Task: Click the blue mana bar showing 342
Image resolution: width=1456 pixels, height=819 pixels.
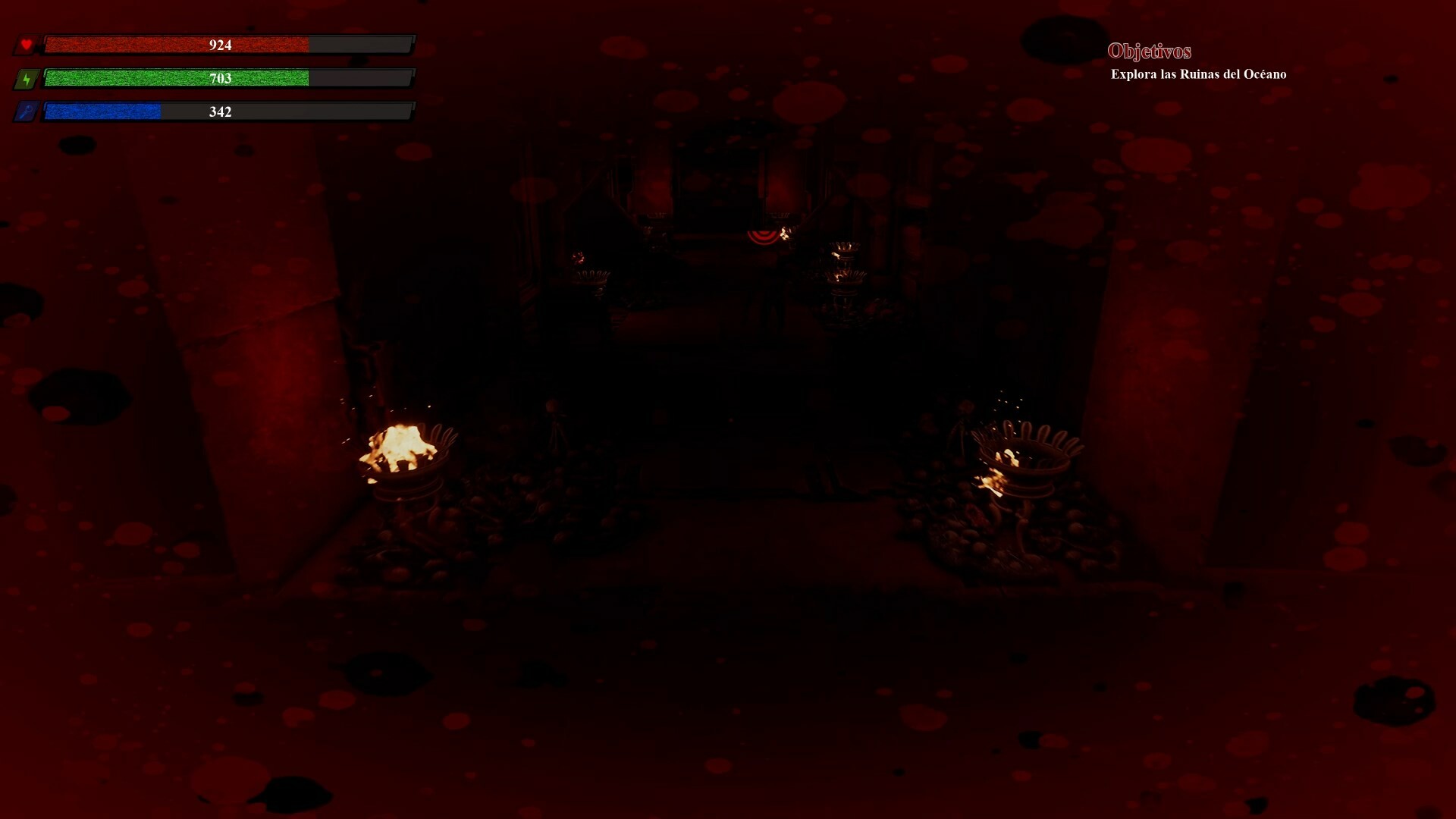Action: pyautogui.click(x=102, y=111)
